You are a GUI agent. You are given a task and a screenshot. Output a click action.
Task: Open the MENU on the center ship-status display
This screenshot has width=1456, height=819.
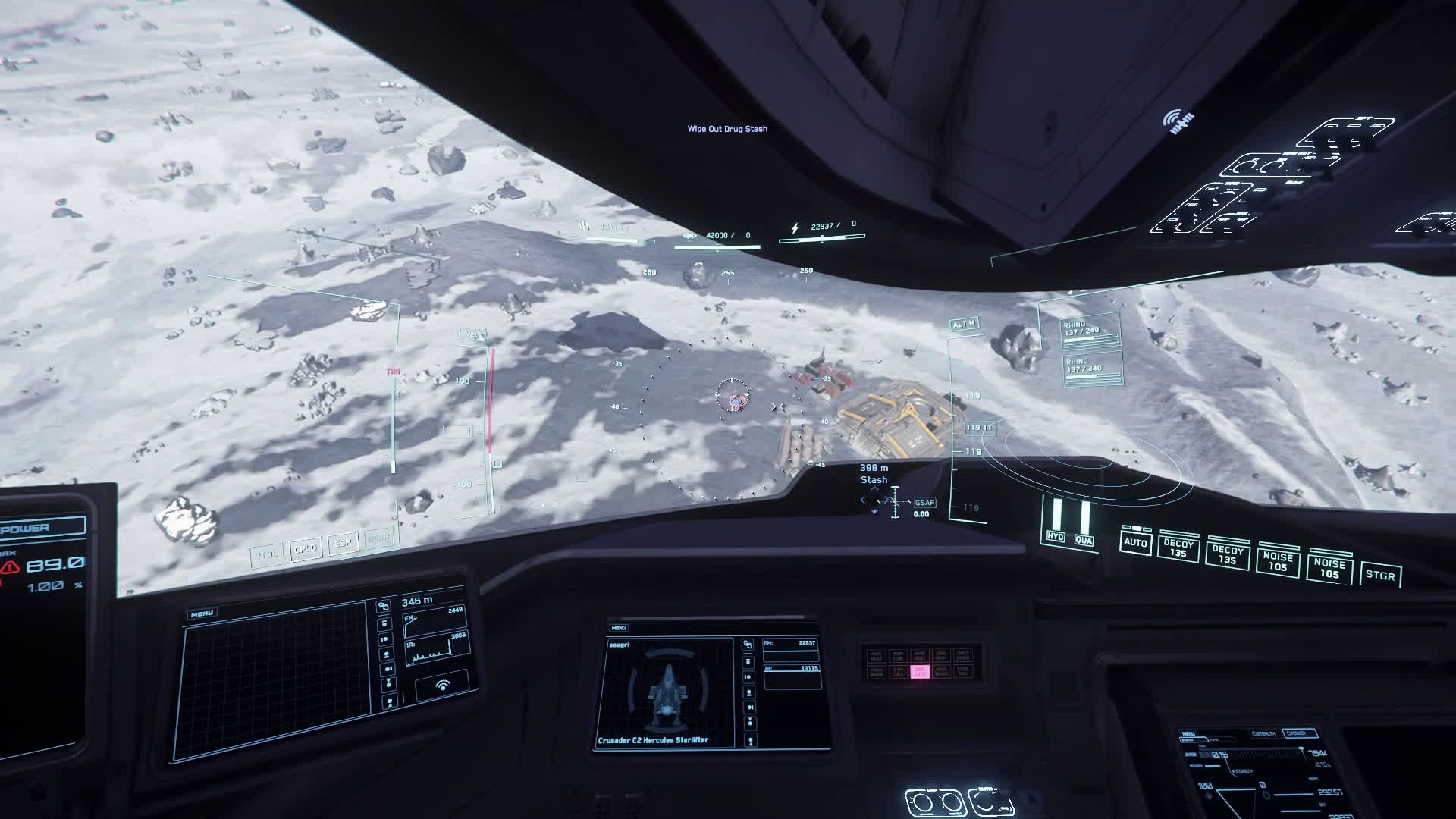(619, 628)
